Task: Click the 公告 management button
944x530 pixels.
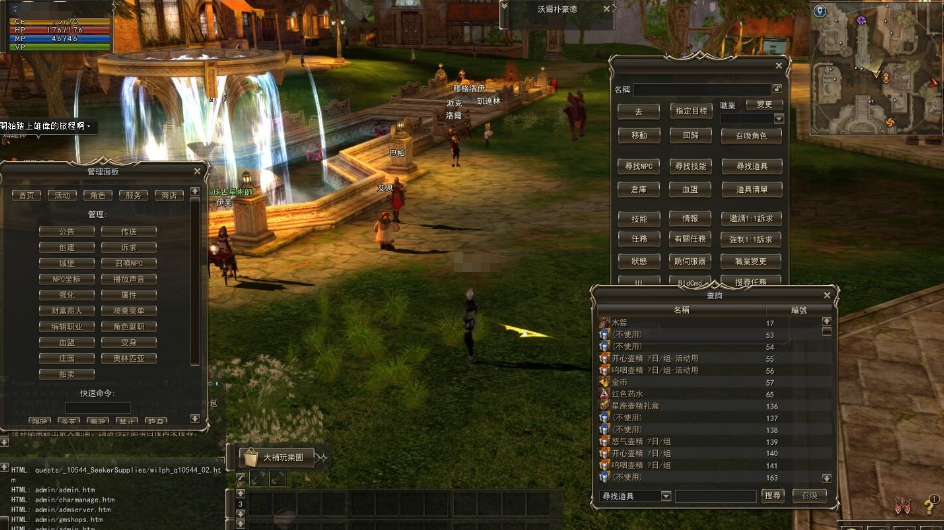Action: [67, 231]
